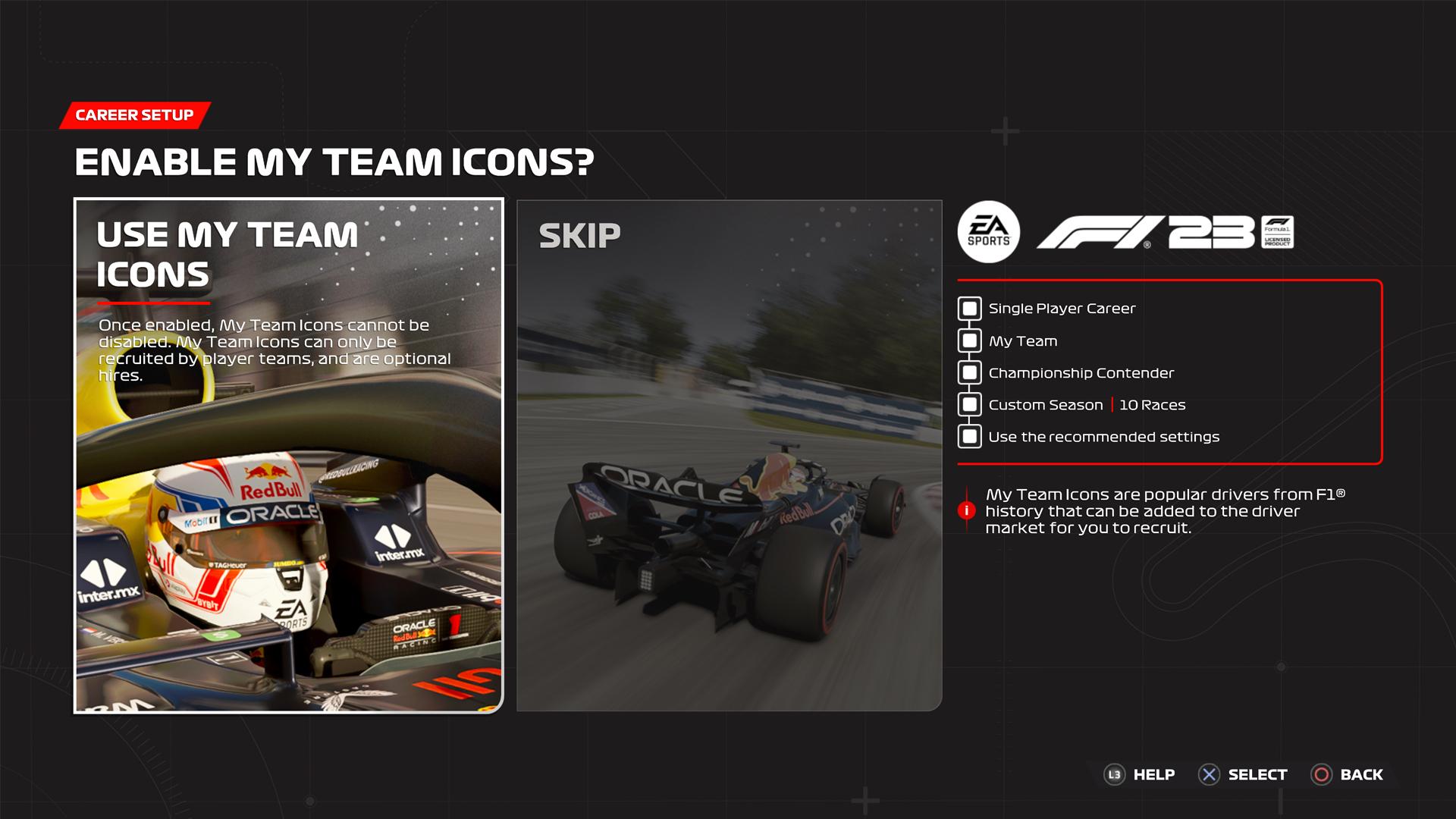Screen dimensions: 1456x819
Task: Toggle the Championship Contender option
Action: (x=968, y=372)
